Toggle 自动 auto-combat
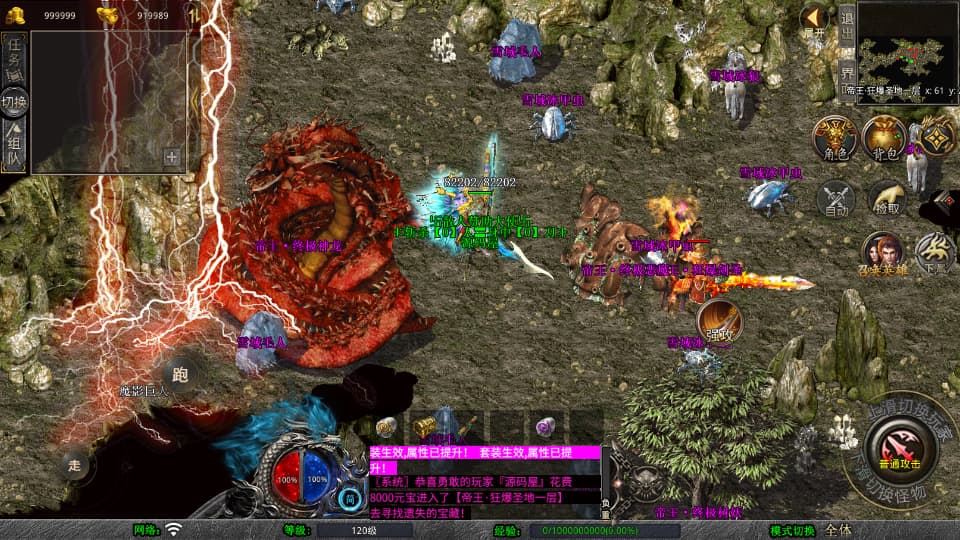 tap(836, 199)
